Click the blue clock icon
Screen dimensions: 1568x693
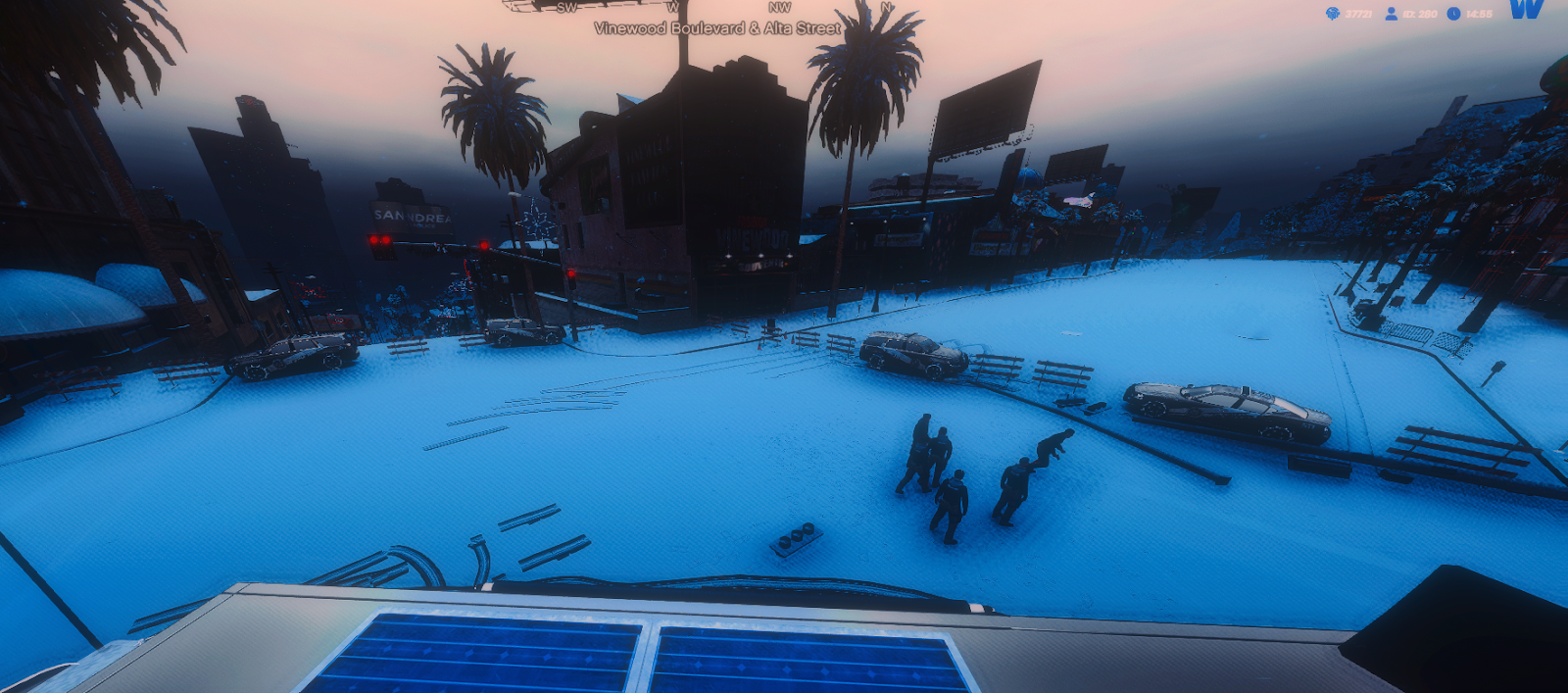click(x=1453, y=14)
